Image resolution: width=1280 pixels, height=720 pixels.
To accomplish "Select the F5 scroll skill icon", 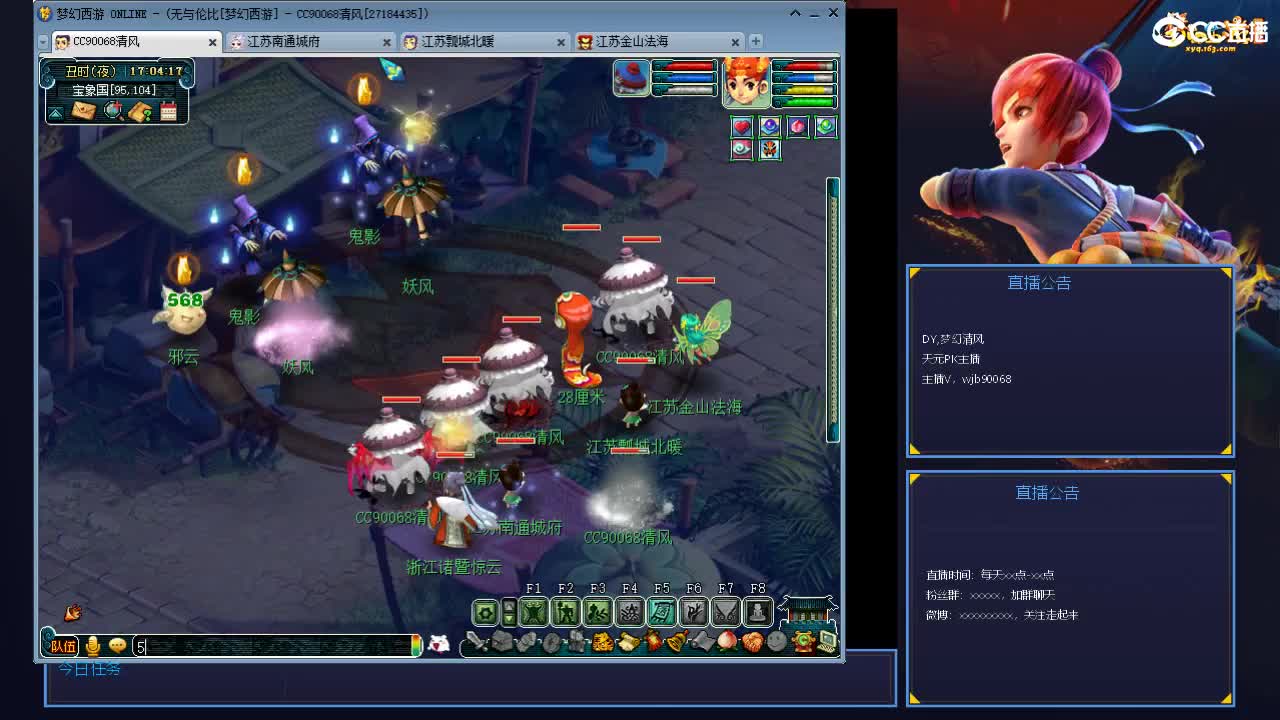I will tap(660, 610).
